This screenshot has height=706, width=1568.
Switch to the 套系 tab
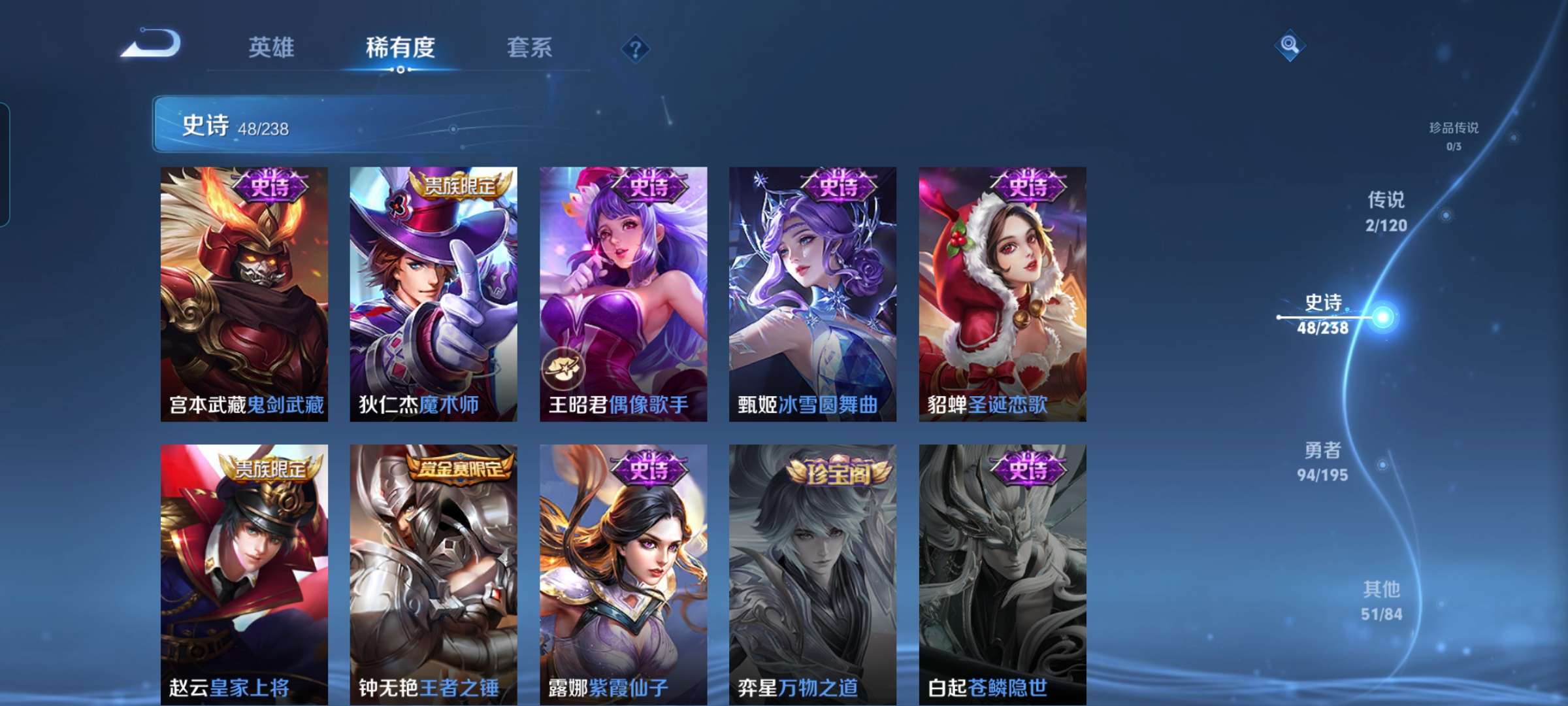(x=529, y=47)
